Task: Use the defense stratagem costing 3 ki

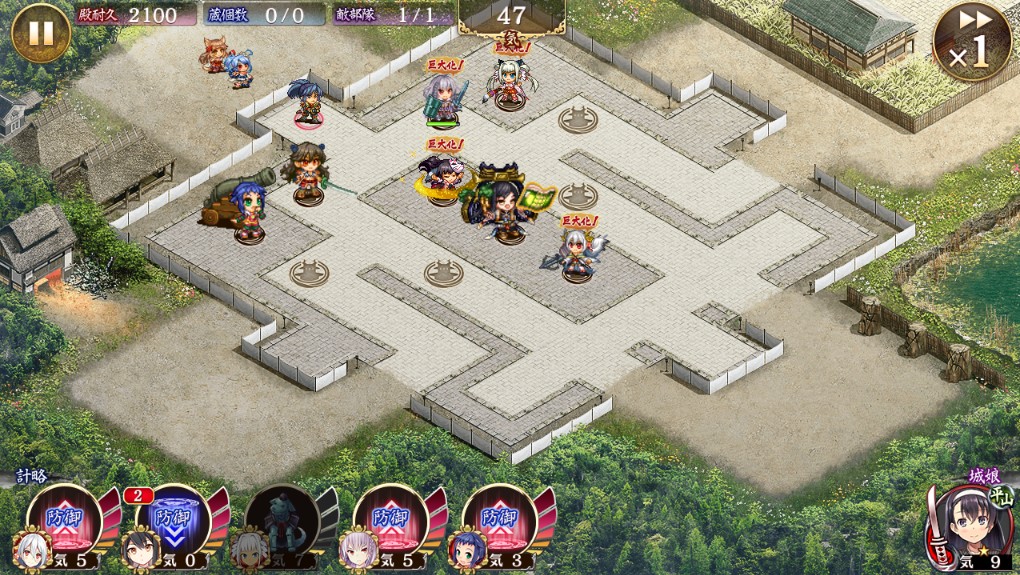Action: [x=498, y=522]
